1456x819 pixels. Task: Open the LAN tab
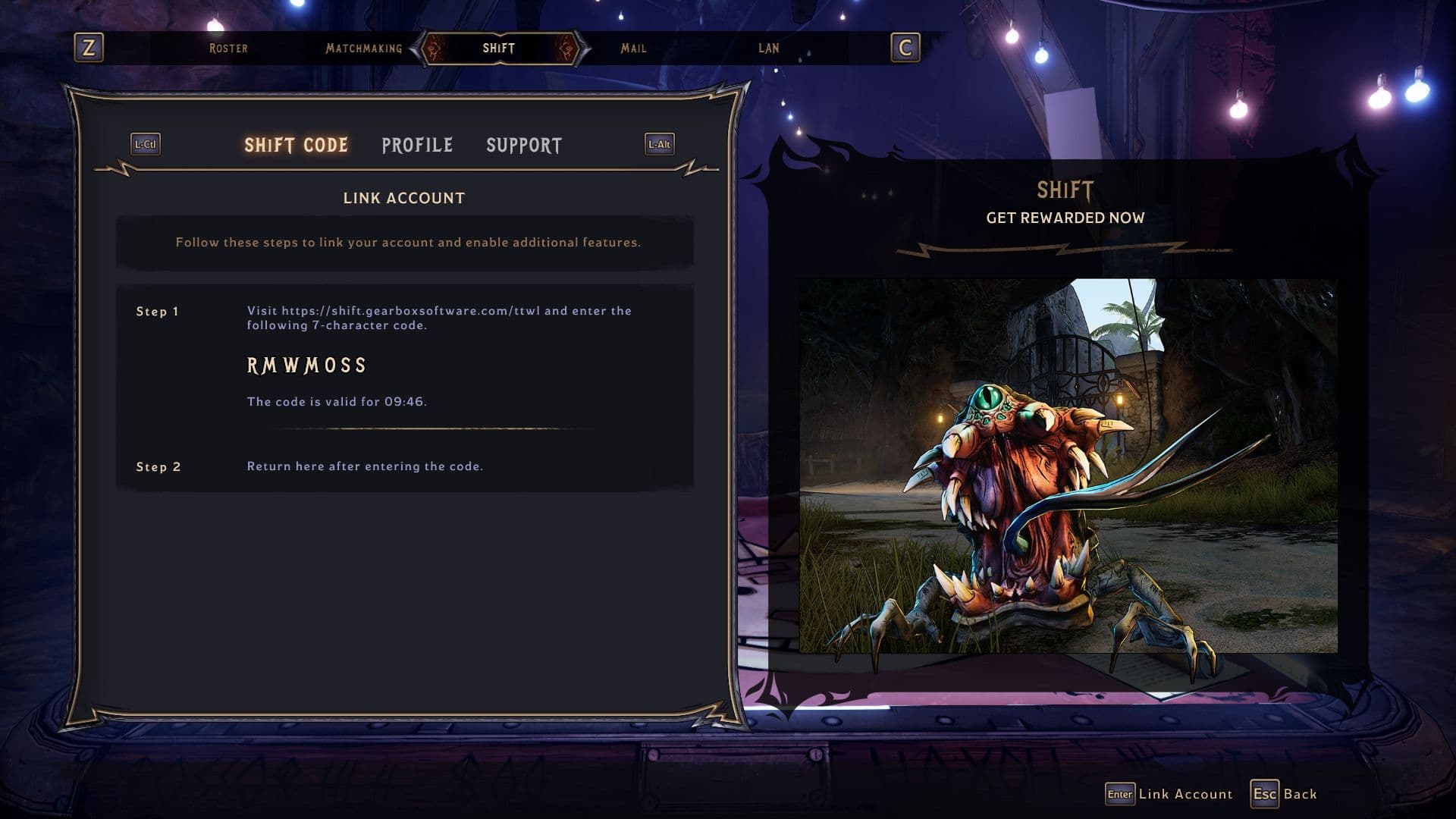(768, 49)
